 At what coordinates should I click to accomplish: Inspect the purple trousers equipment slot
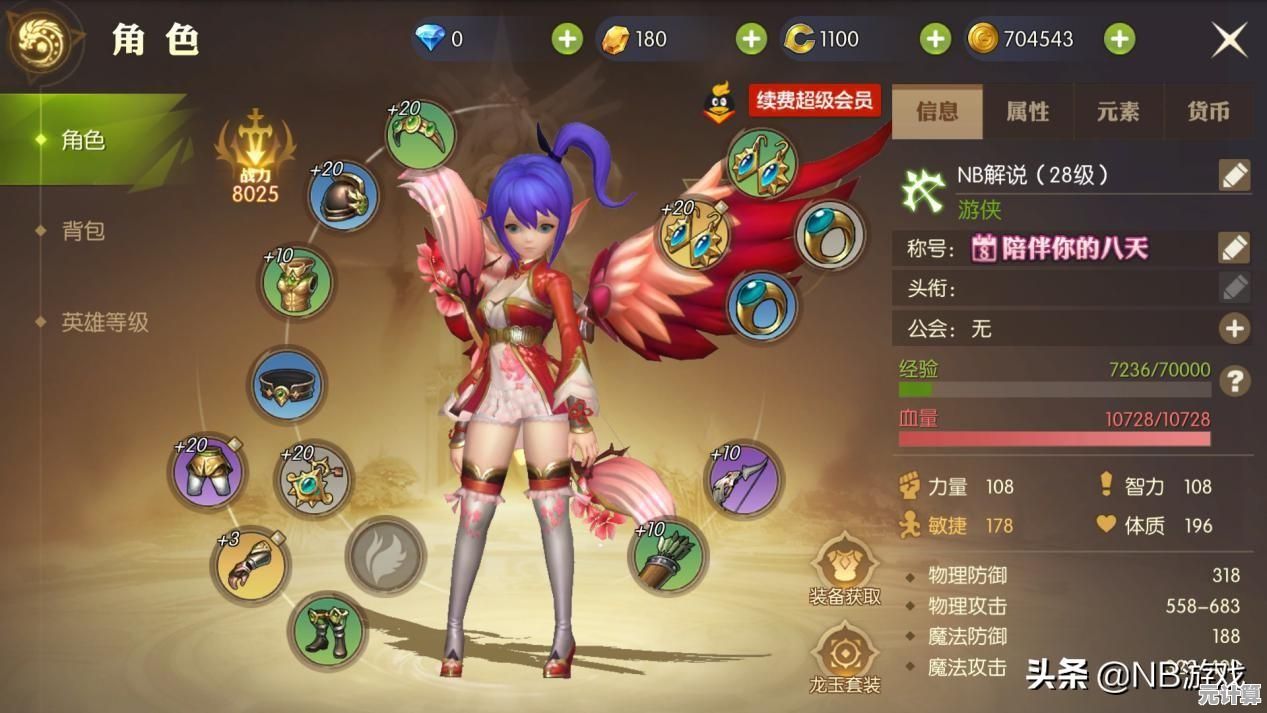[209, 471]
